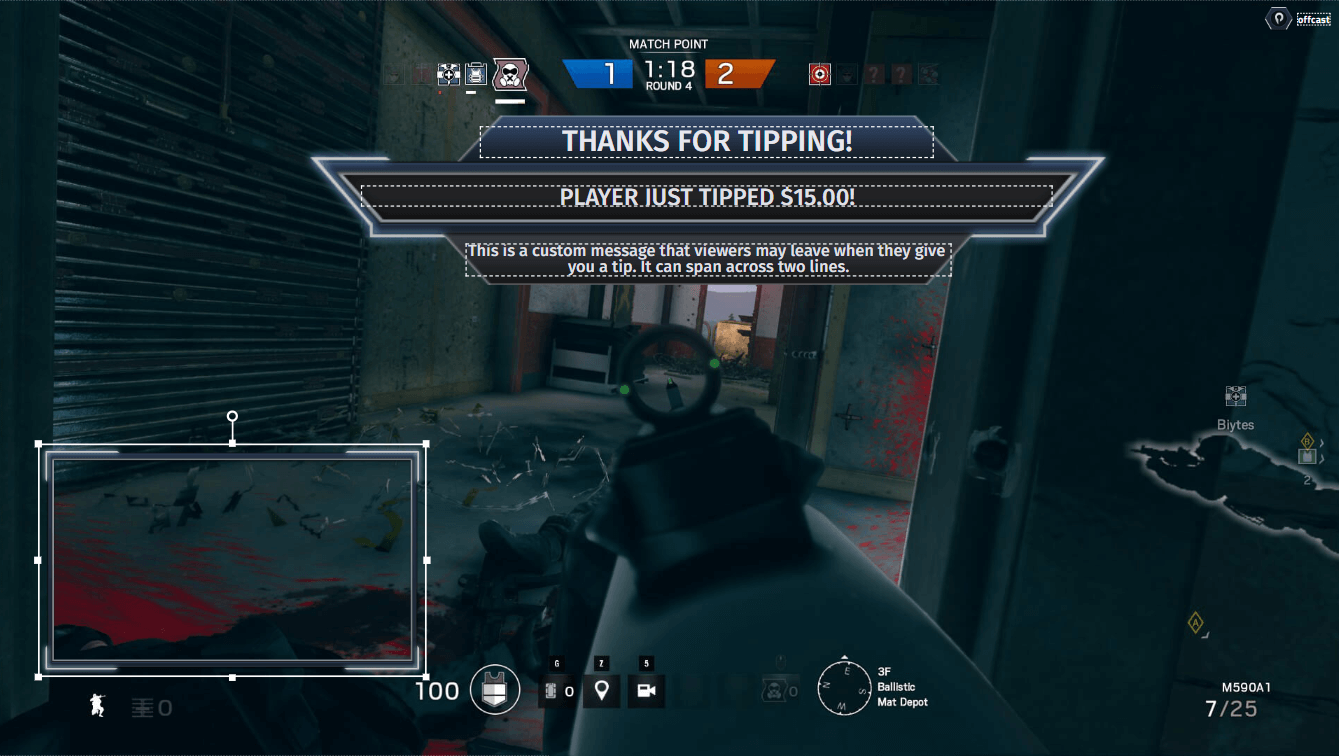Screen dimensions: 1339x756
Task: Click the medkit cross teammate icon
Action: [x=448, y=74]
